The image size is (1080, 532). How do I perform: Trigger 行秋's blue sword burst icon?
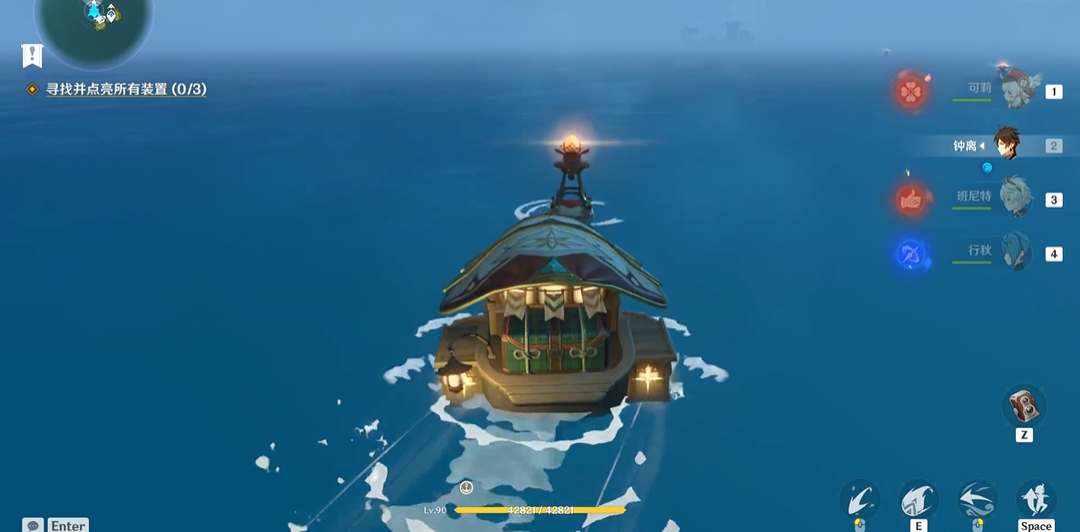pyautogui.click(x=912, y=254)
